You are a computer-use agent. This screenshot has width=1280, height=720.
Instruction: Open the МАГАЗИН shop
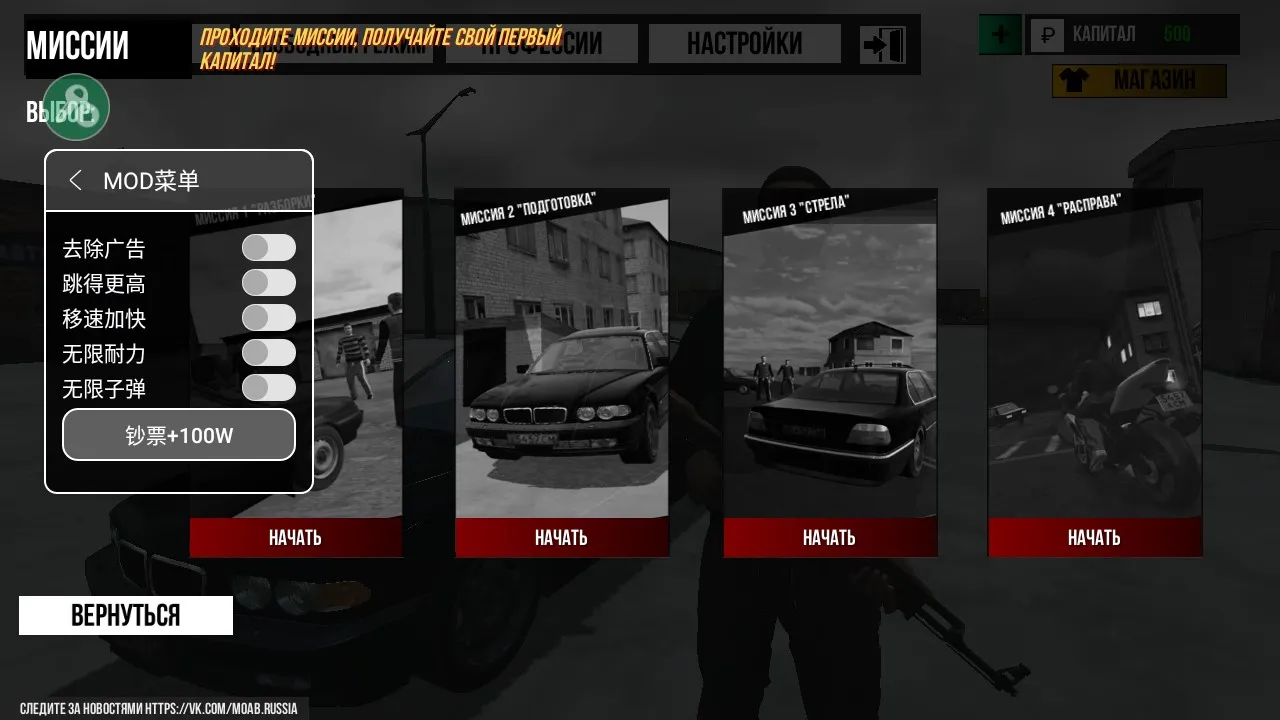(x=1139, y=81)
